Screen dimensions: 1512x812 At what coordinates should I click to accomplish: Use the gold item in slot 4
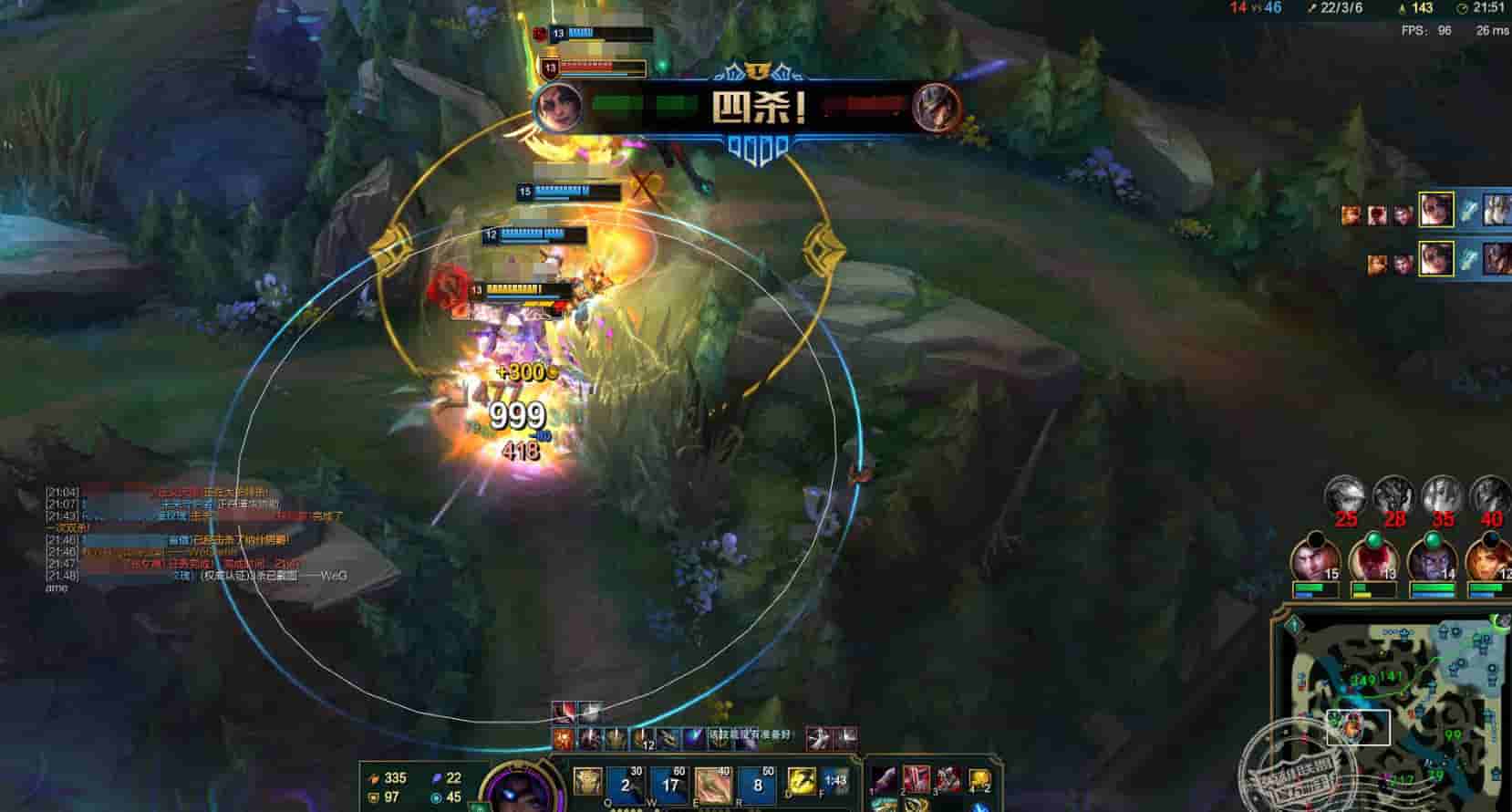979,781
